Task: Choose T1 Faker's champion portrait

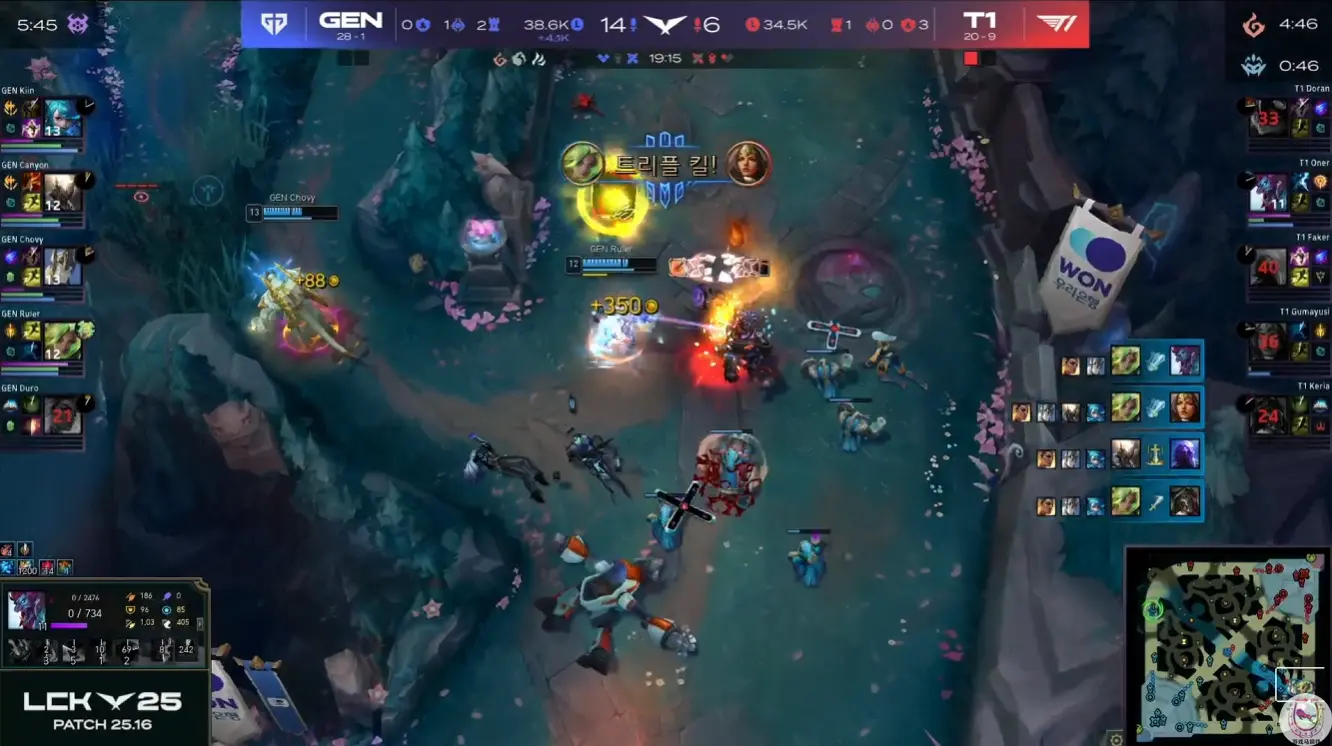Action: (x=1268, y=267)
